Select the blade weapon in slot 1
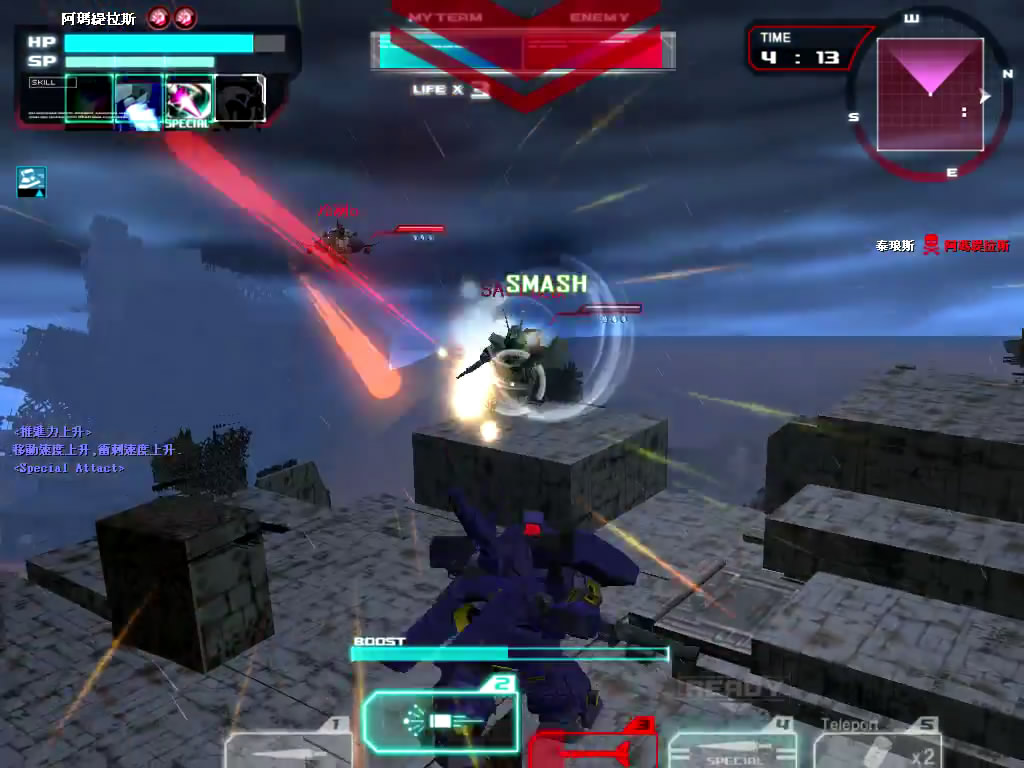Screen dimensions: 1024x768 (x=288, y=749)
